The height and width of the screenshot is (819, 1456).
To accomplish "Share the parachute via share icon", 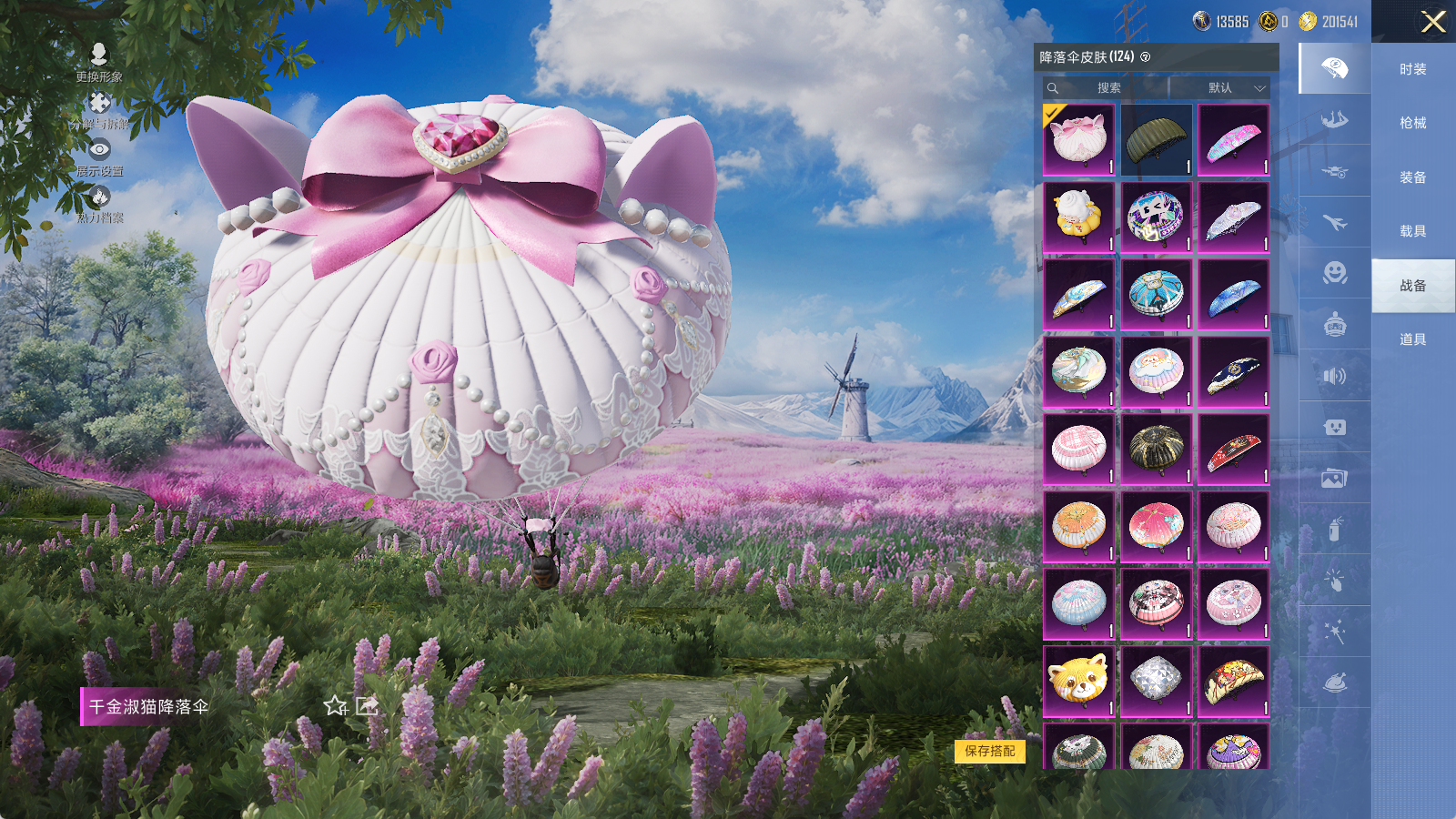I will pos(367,706).
